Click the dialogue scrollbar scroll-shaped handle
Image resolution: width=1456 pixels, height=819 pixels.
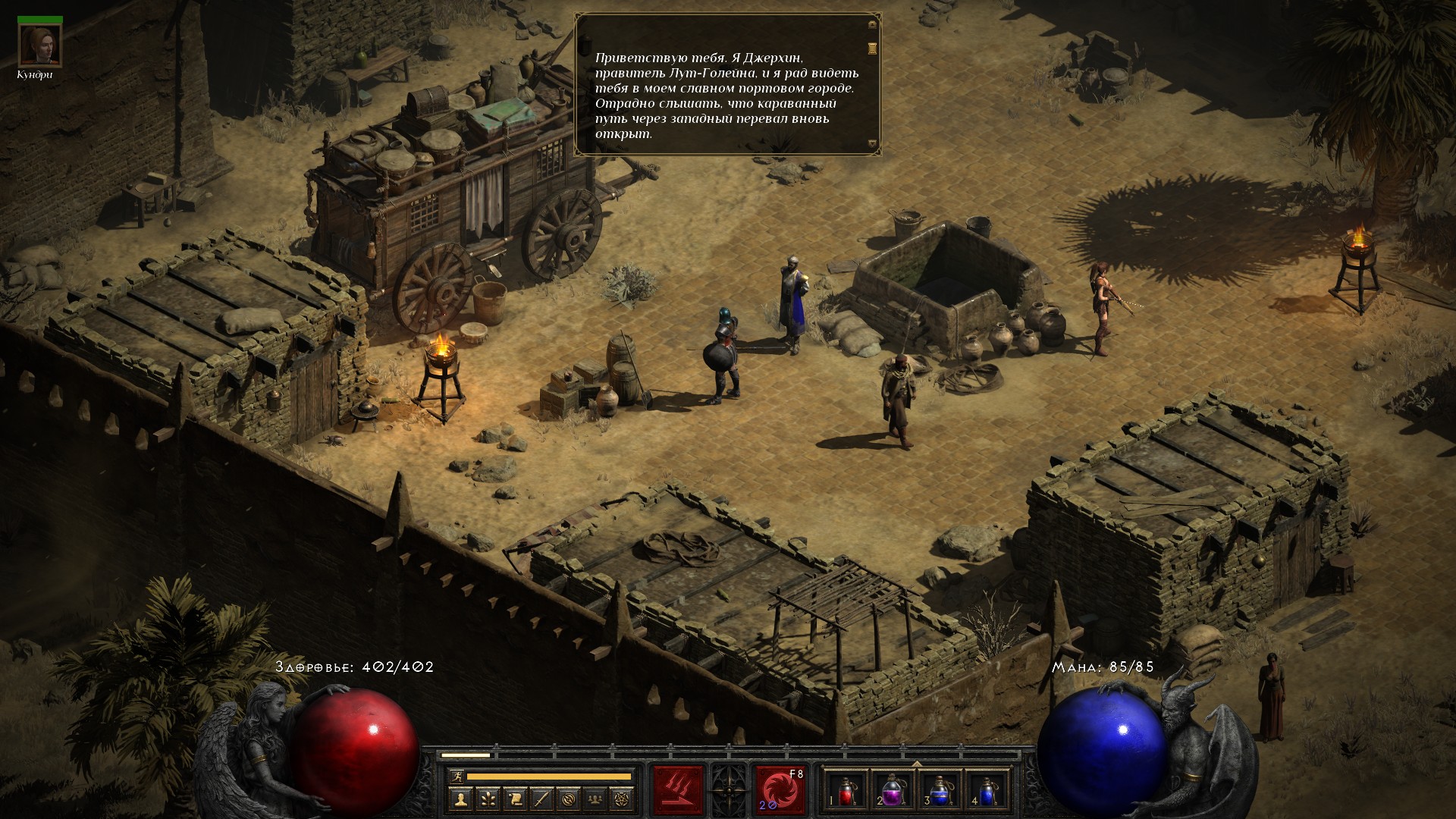[x=872, y=49]
